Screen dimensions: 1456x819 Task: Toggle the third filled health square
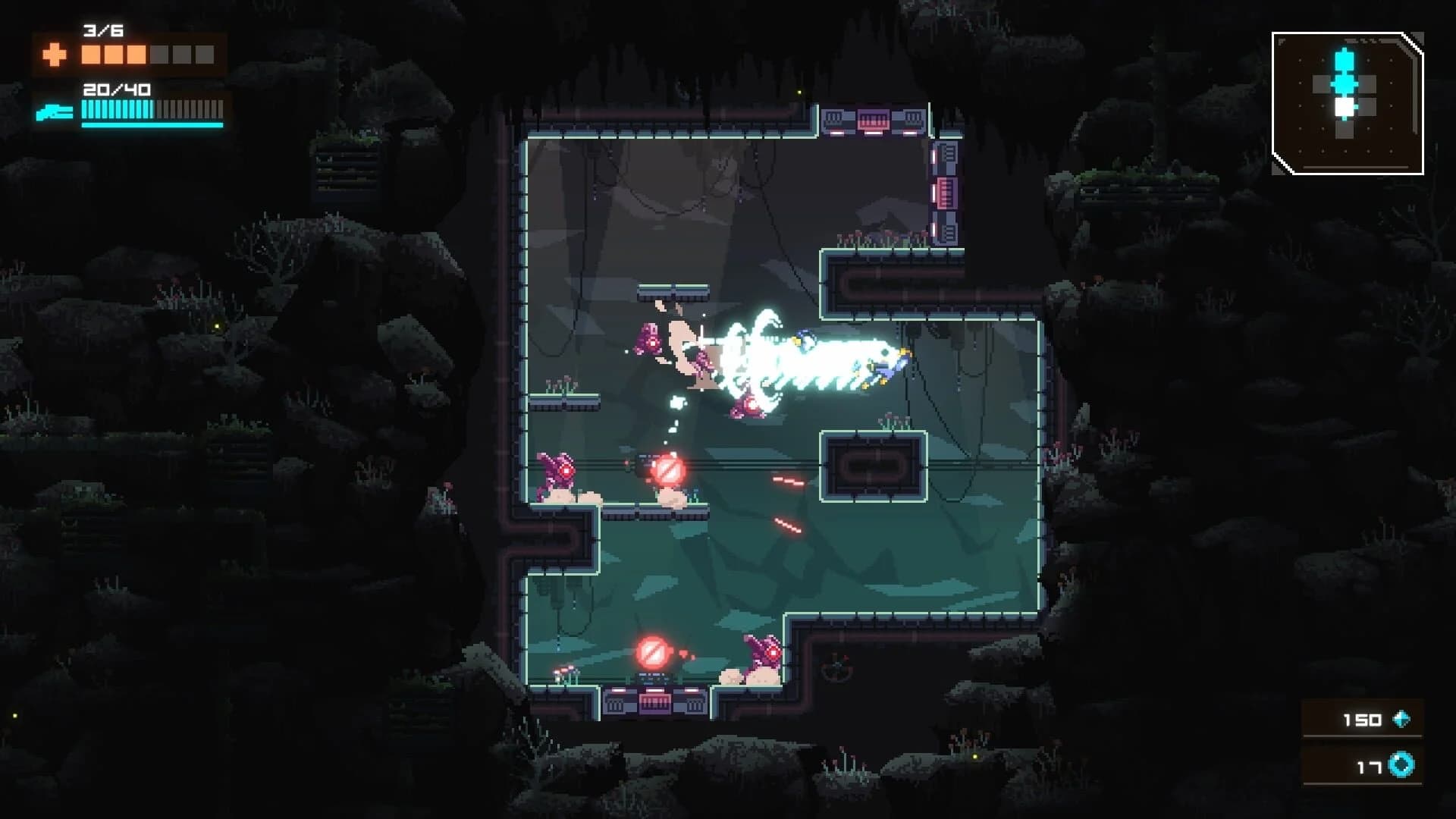136,55
